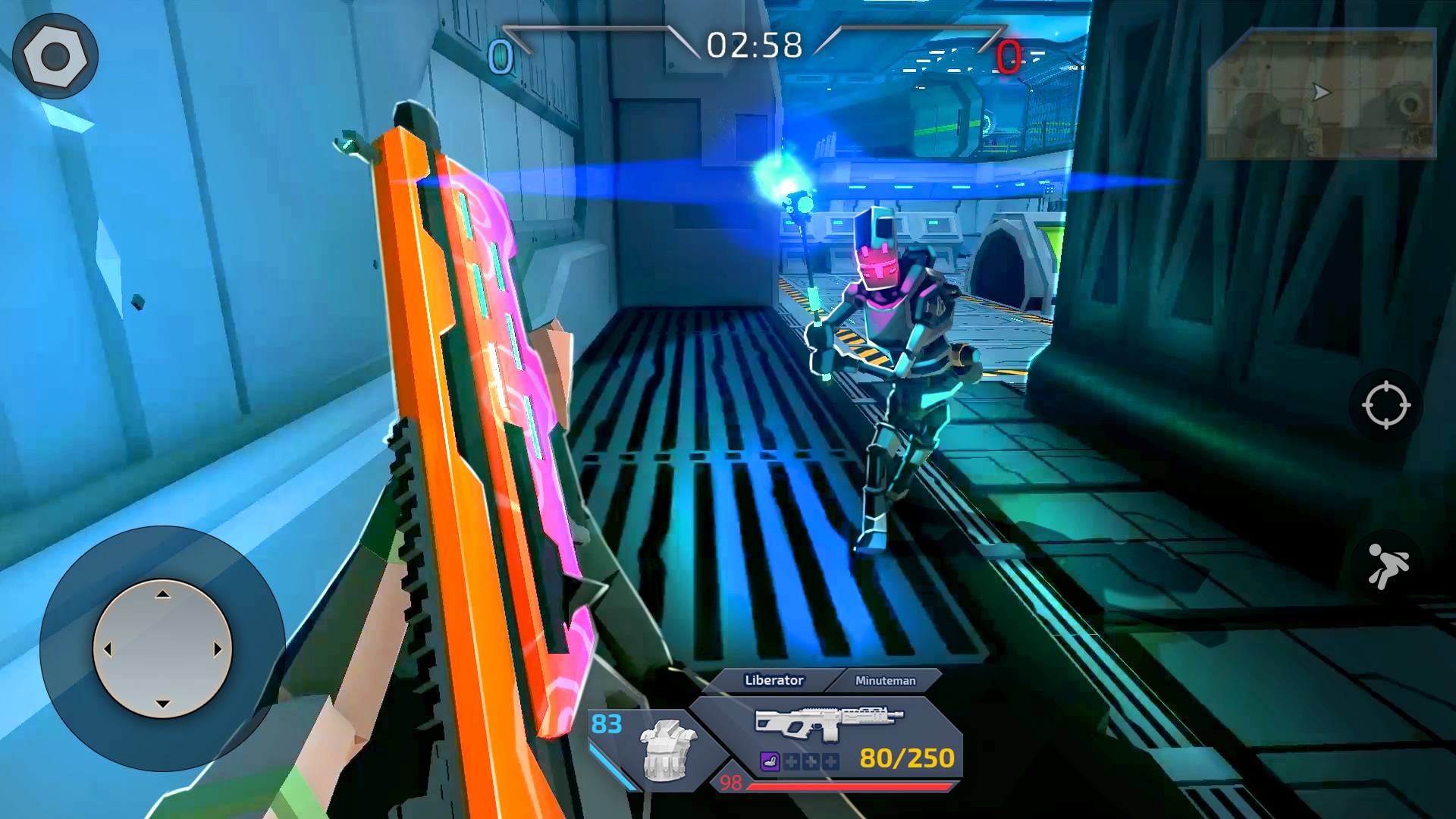Switch to the Liberator weapon tab
This screenshot has width=1456, height=819.
pos(773,680)
